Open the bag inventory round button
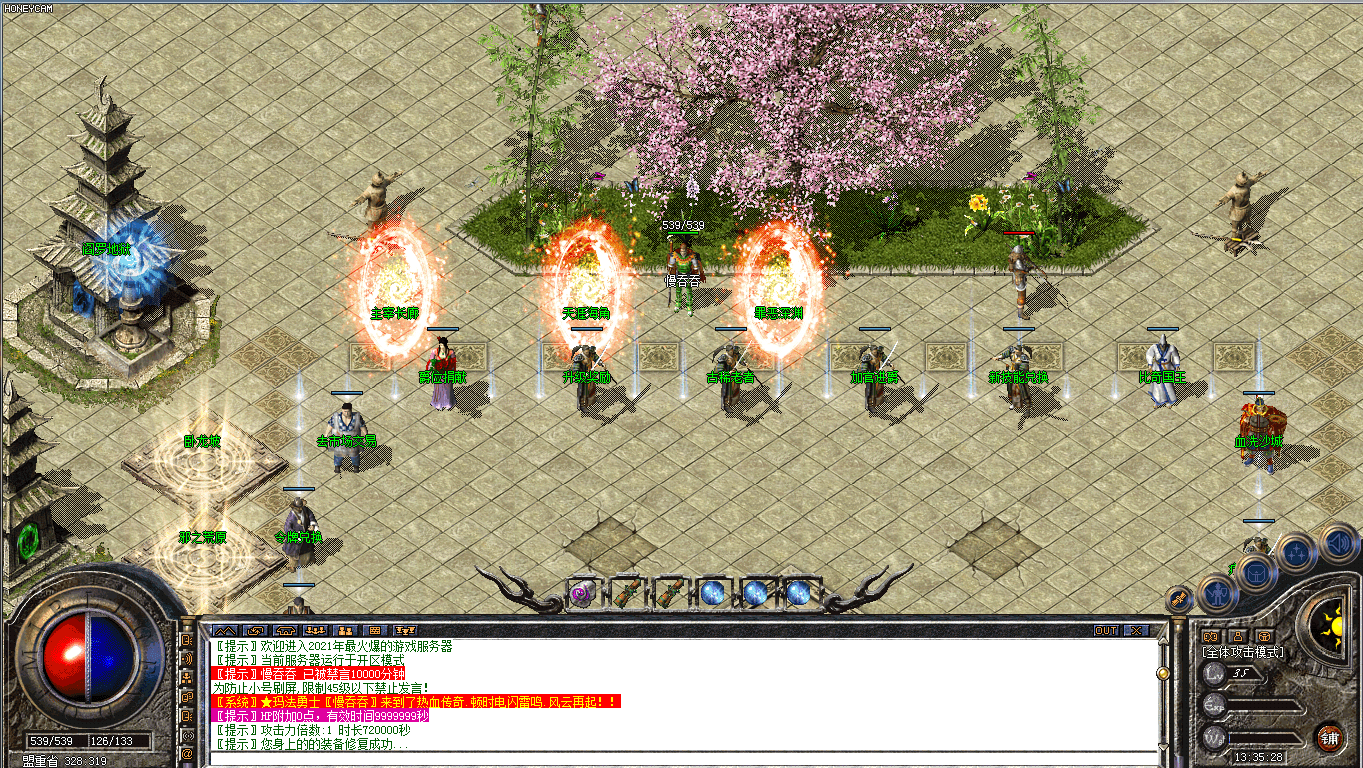The image size is (1363, 768). 1255,572
